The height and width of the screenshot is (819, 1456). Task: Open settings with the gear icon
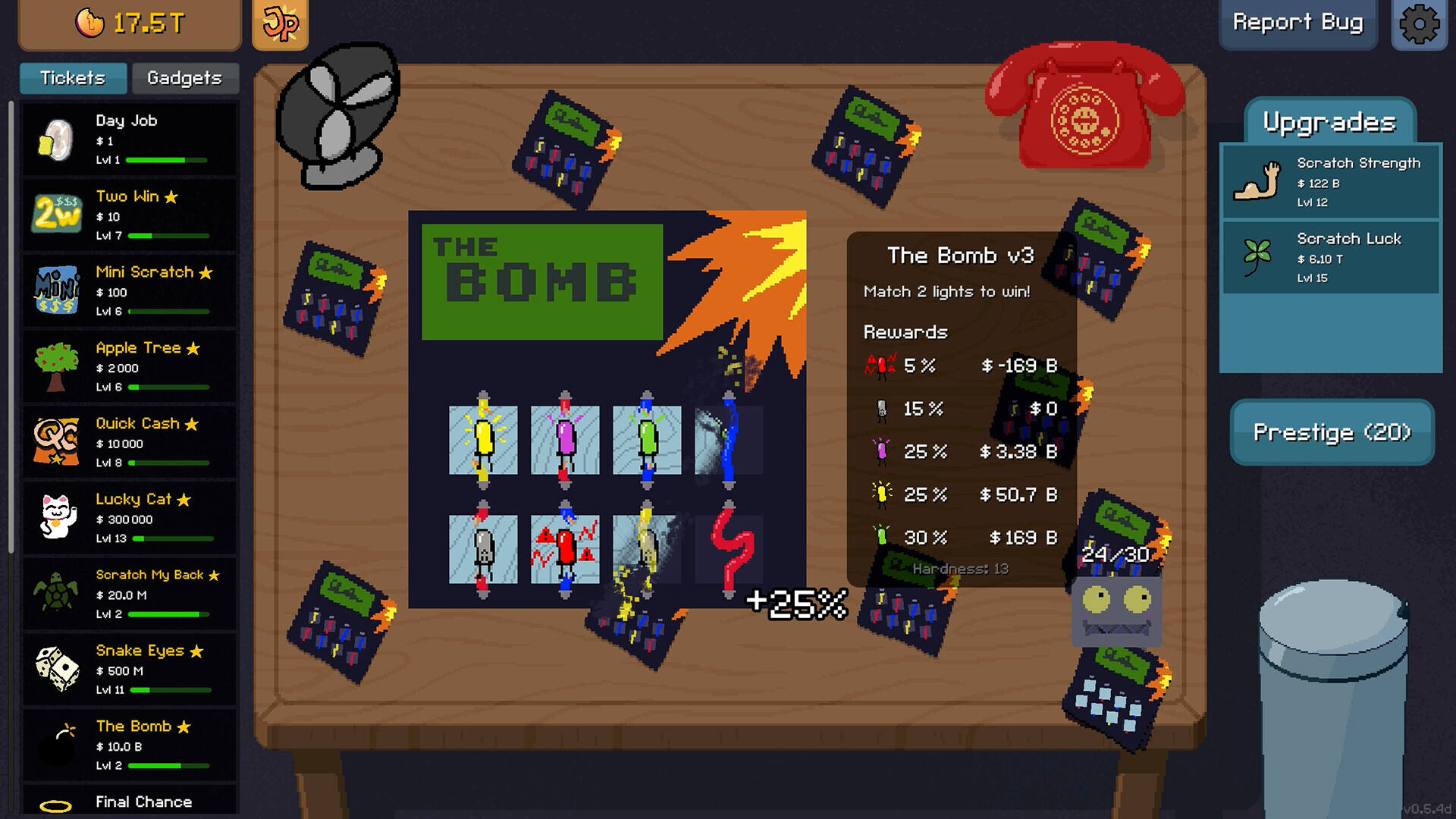(1420, 24)
